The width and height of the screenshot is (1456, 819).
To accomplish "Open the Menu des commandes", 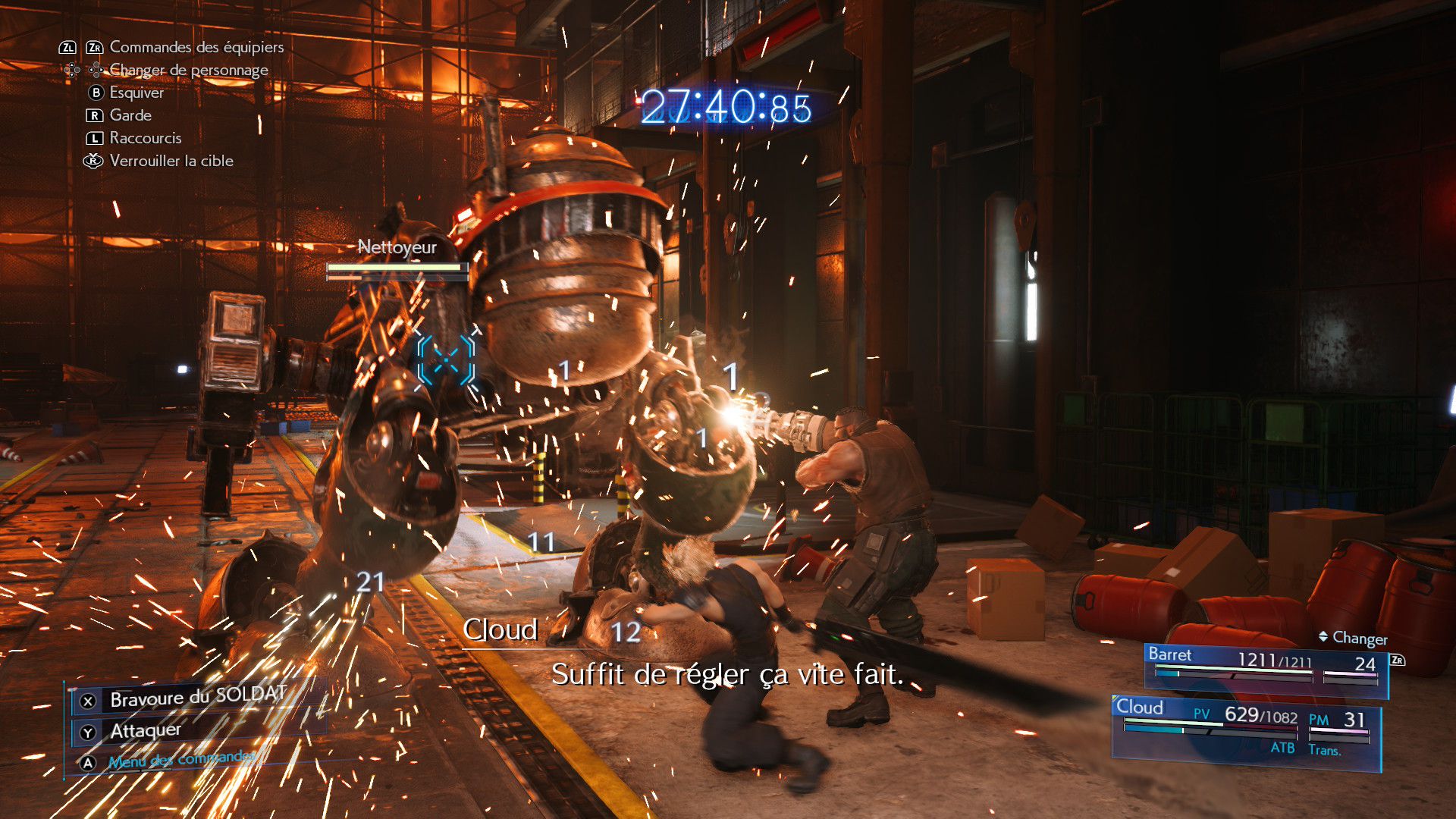I will coord(182,760).
